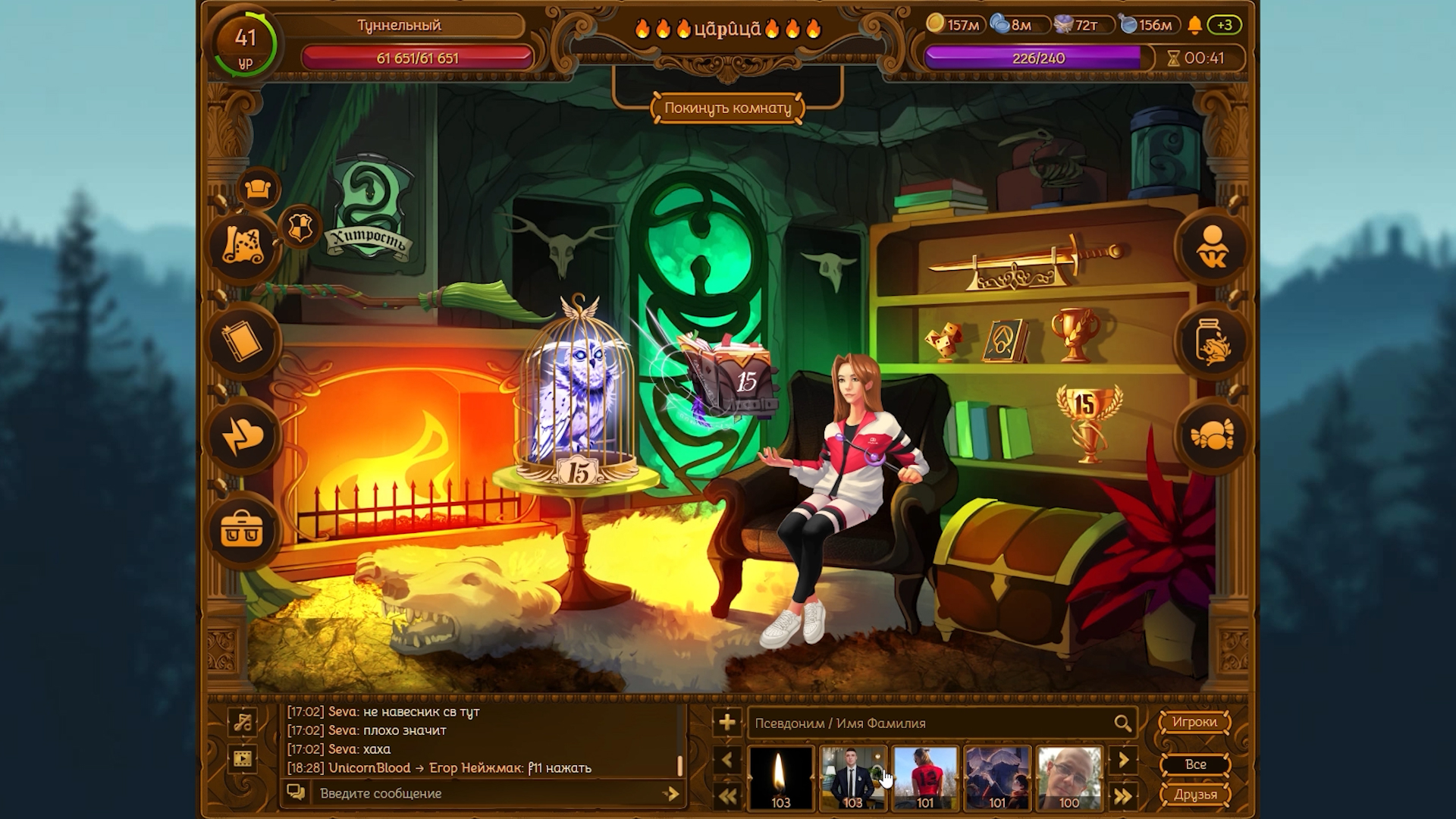Focus the player name search field

pos(929,723)
